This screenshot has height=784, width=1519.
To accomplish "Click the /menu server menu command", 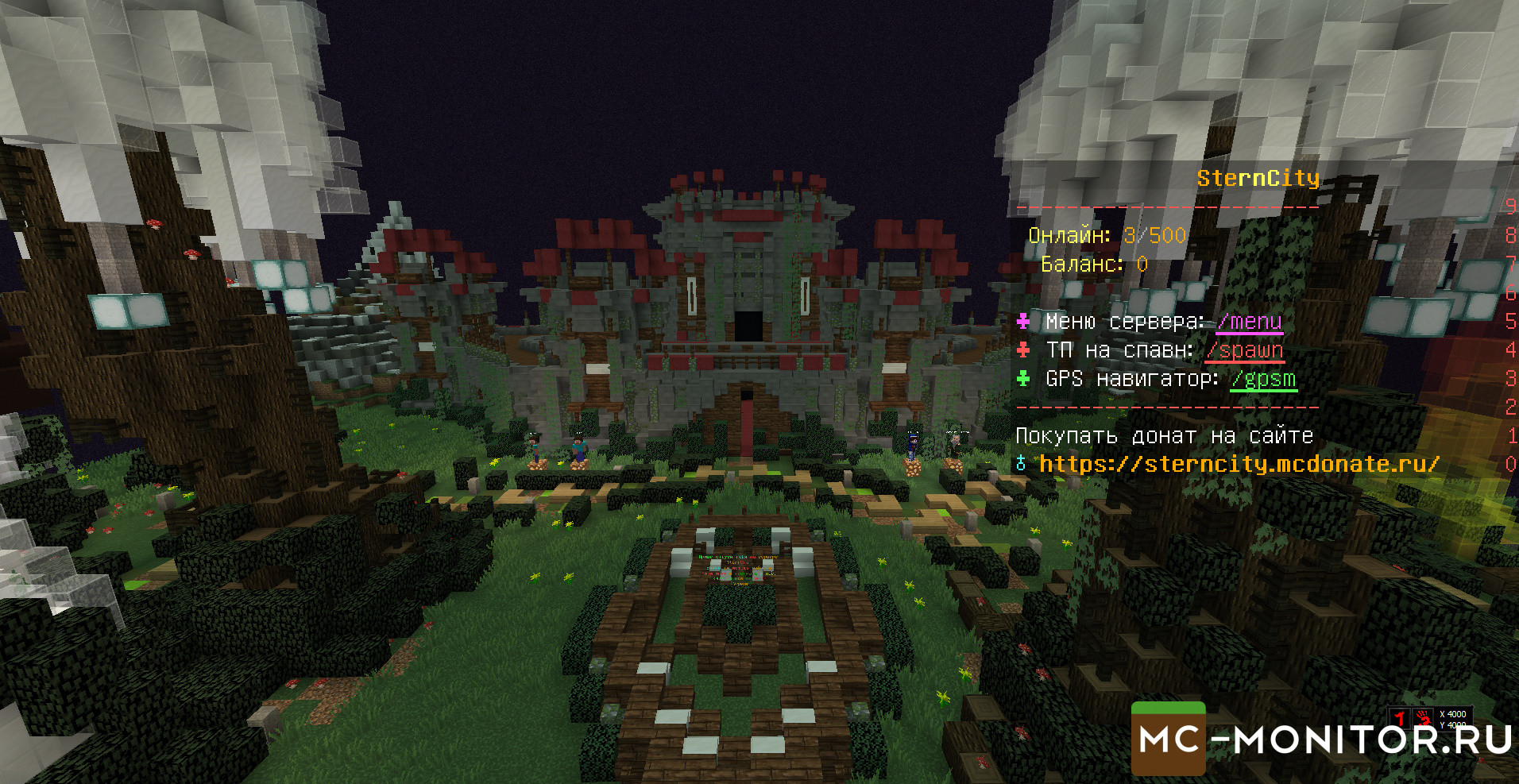I will pyautogui.click(x=1249, y=322).
